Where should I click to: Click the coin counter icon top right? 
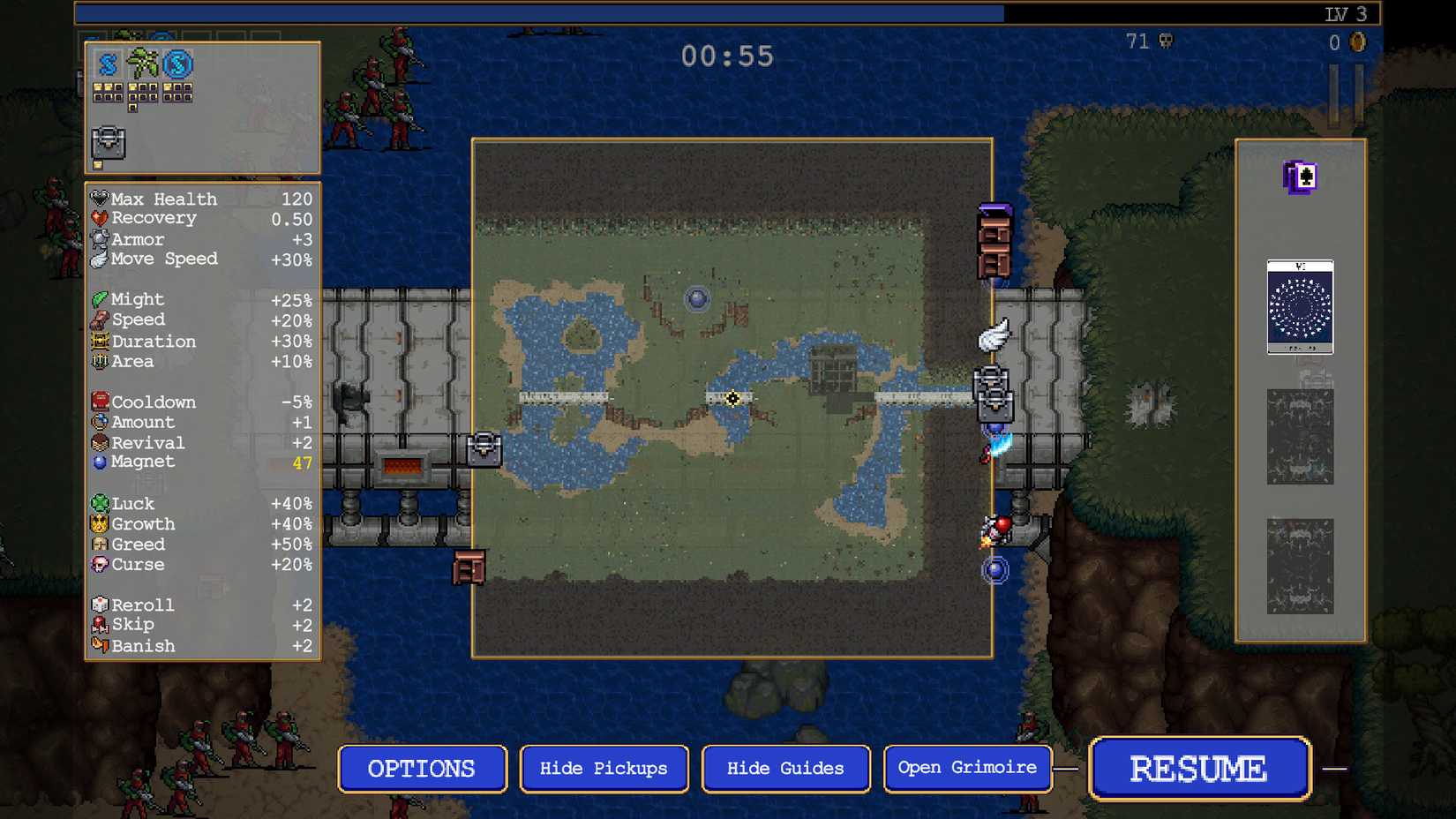1356,42
